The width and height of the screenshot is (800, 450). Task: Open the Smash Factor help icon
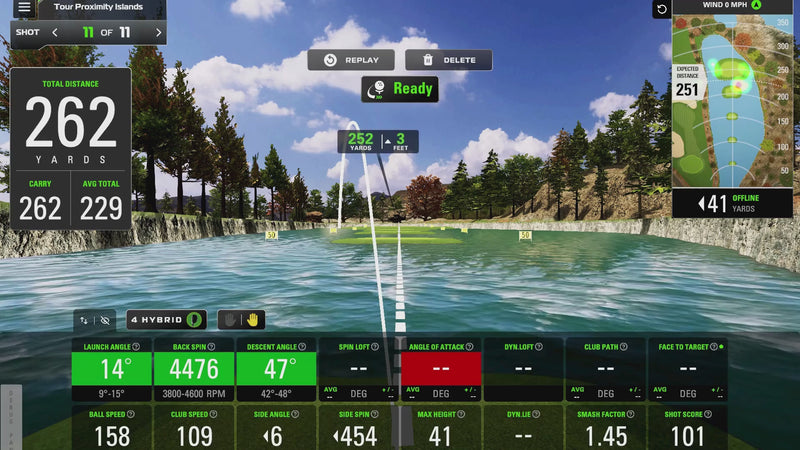630,412
